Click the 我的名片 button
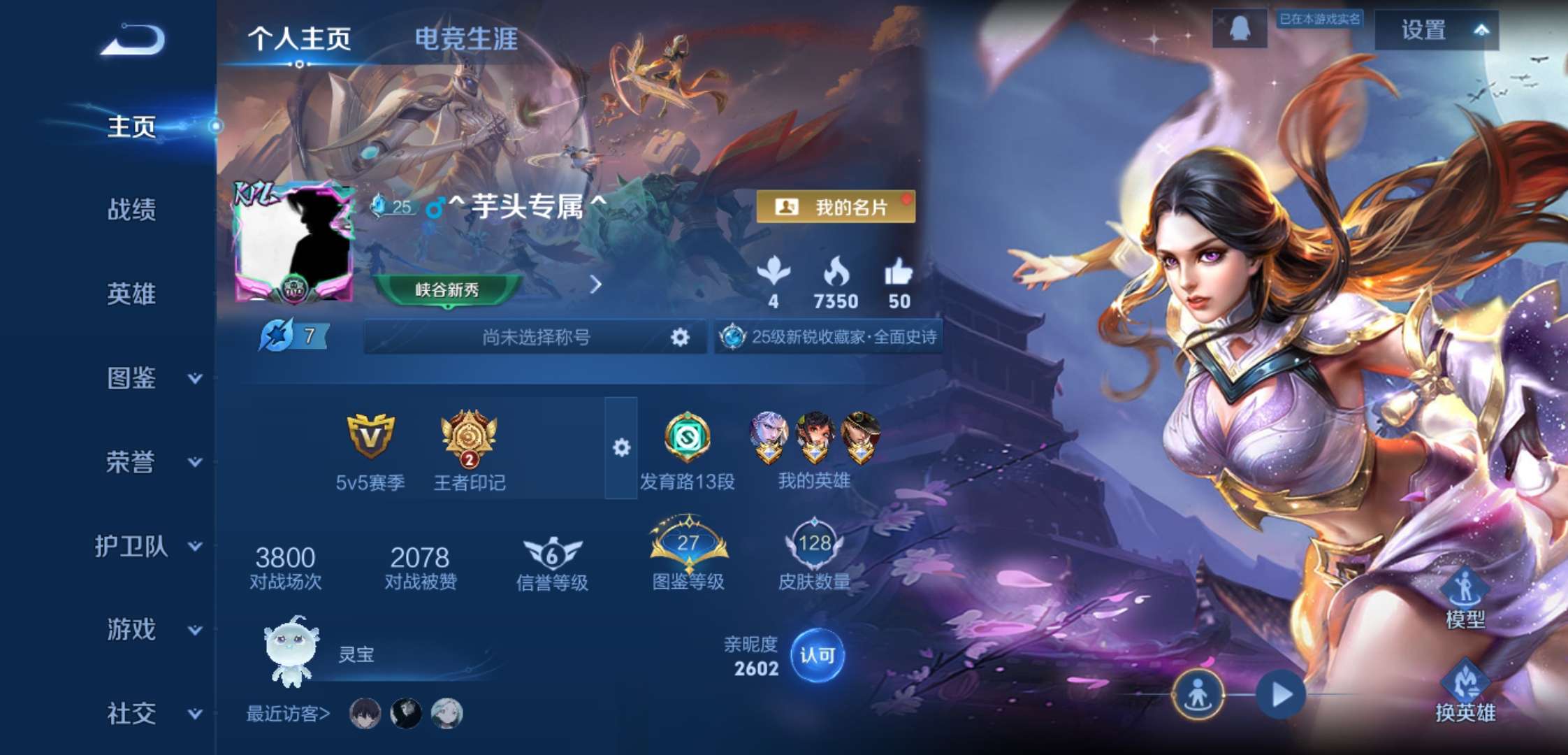1568x755 pixels. [834, 206]
